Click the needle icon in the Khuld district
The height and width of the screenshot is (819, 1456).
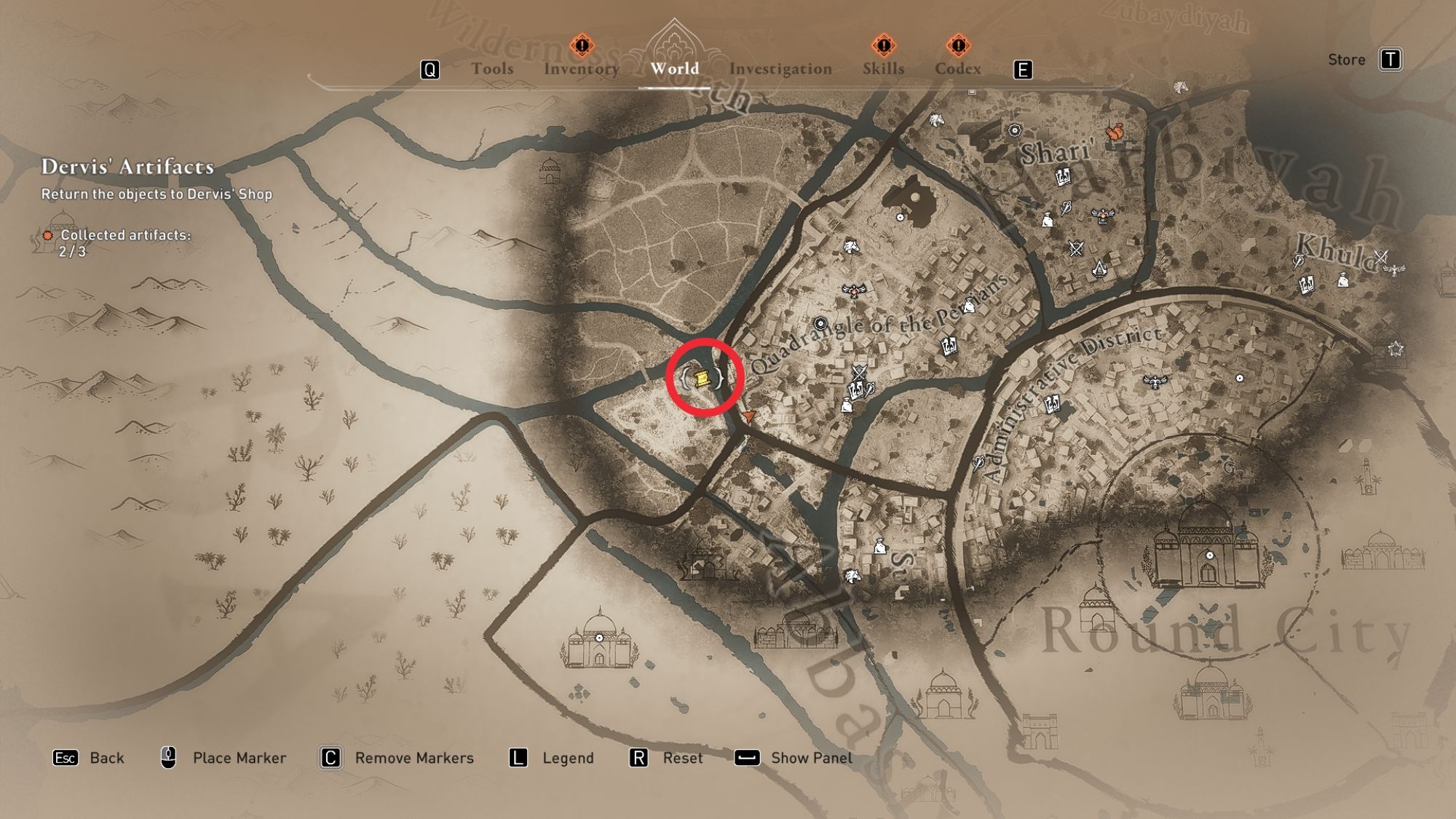(x=1297, y=261)
